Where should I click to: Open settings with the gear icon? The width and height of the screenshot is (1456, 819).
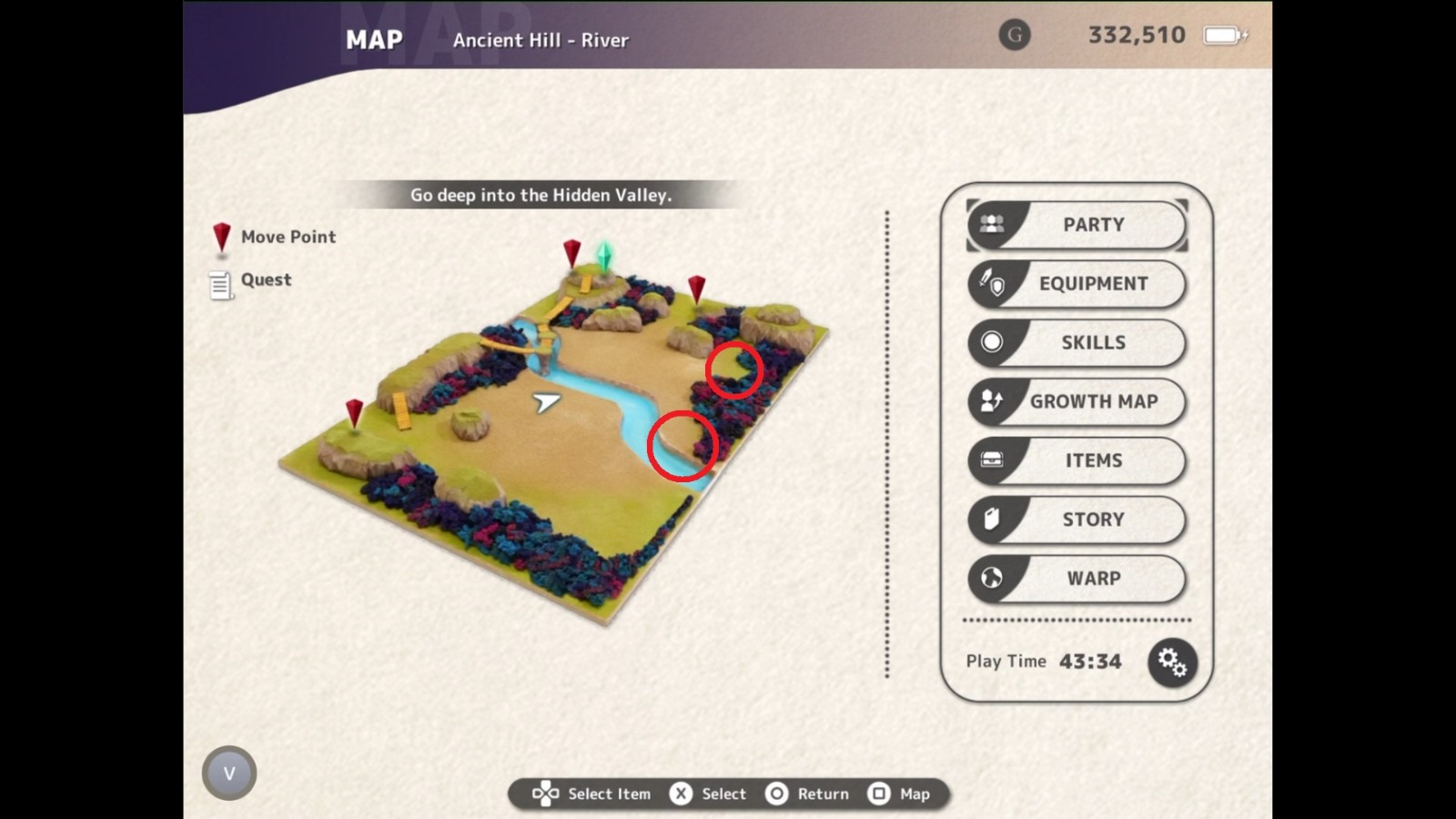pos(1172,662)
